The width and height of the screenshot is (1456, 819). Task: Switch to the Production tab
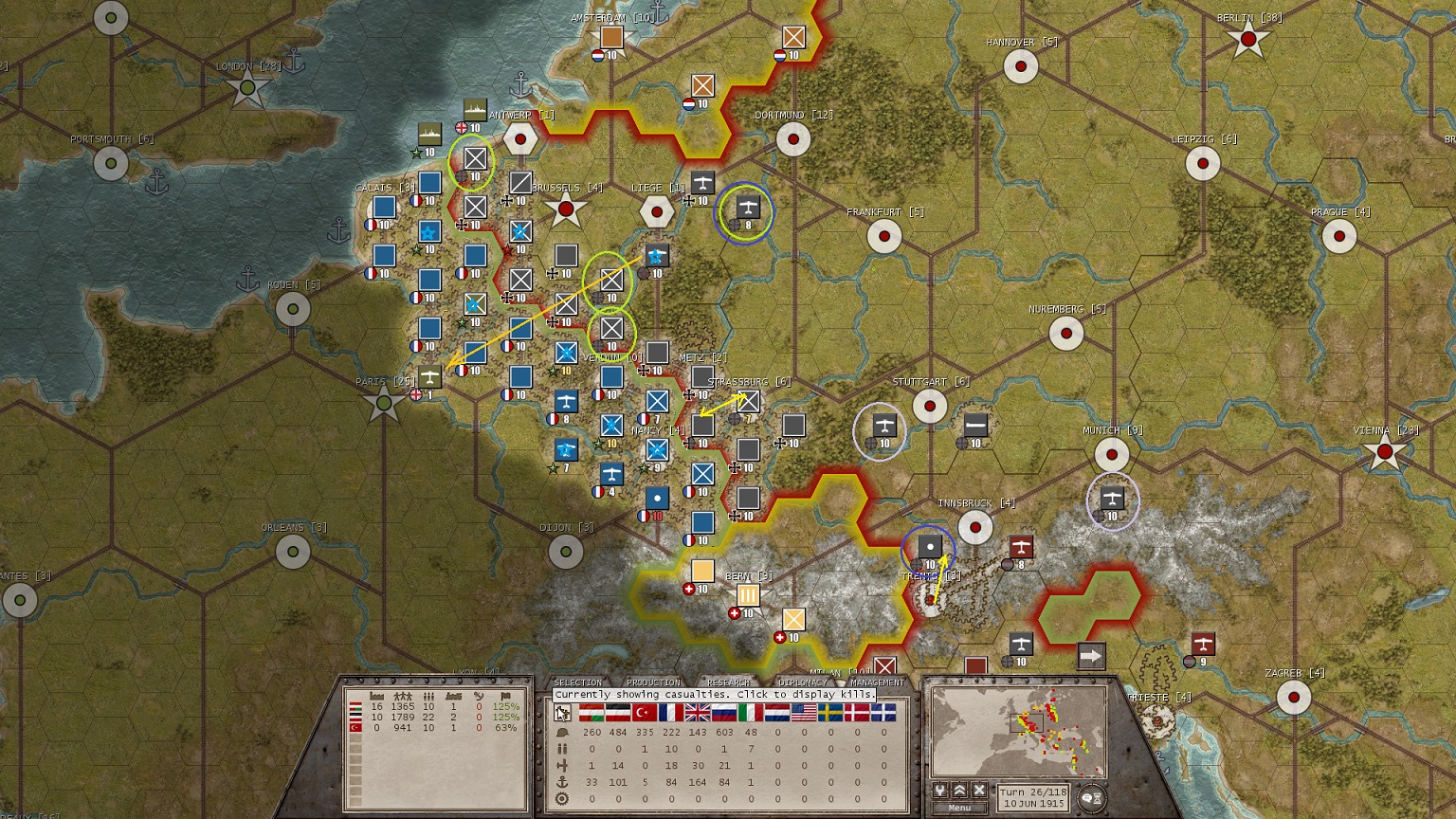point(654,682)
